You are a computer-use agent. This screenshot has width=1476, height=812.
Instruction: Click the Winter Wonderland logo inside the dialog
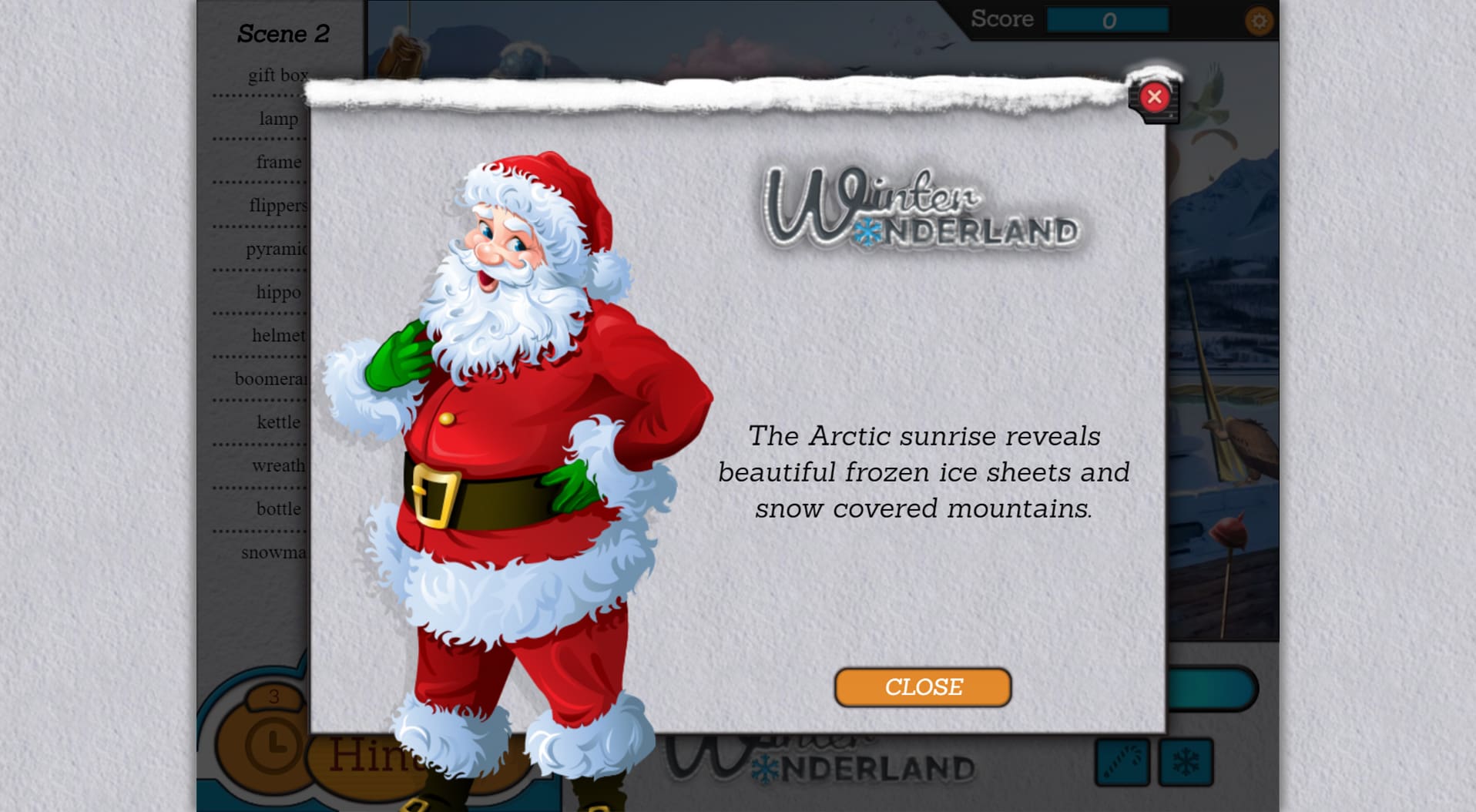pyautogui.click(x=921, y=208)
